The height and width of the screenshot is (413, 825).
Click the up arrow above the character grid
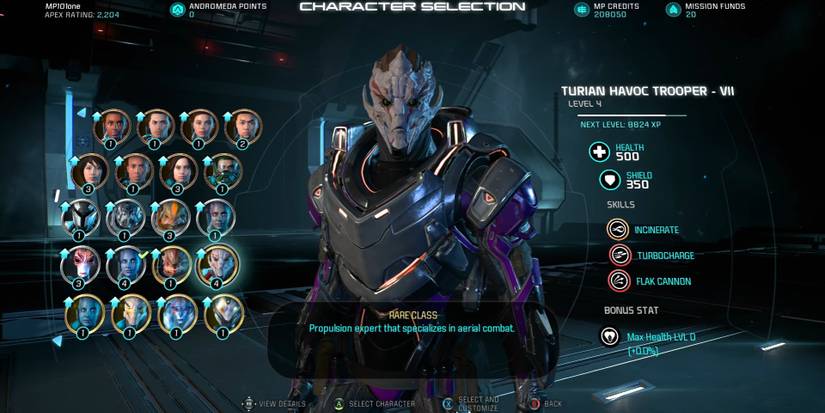83,113
